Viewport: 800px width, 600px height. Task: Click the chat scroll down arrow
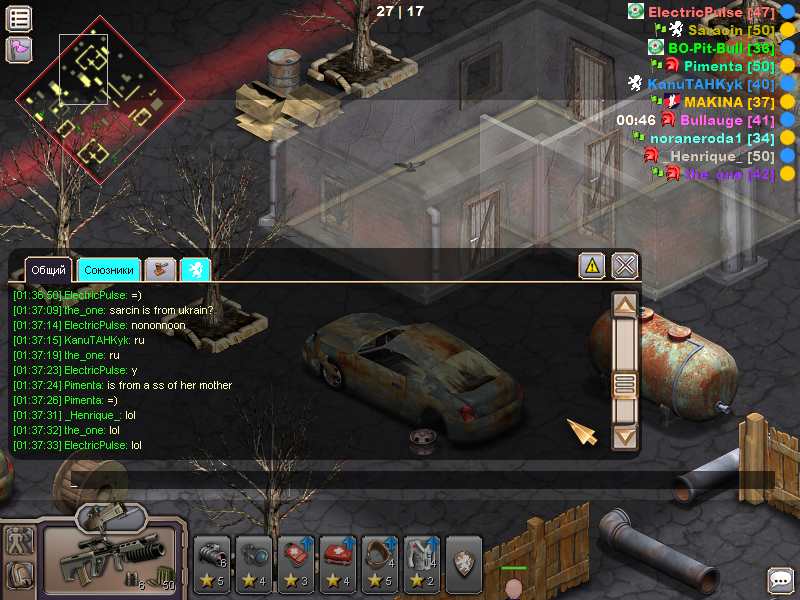click(625, 436)
